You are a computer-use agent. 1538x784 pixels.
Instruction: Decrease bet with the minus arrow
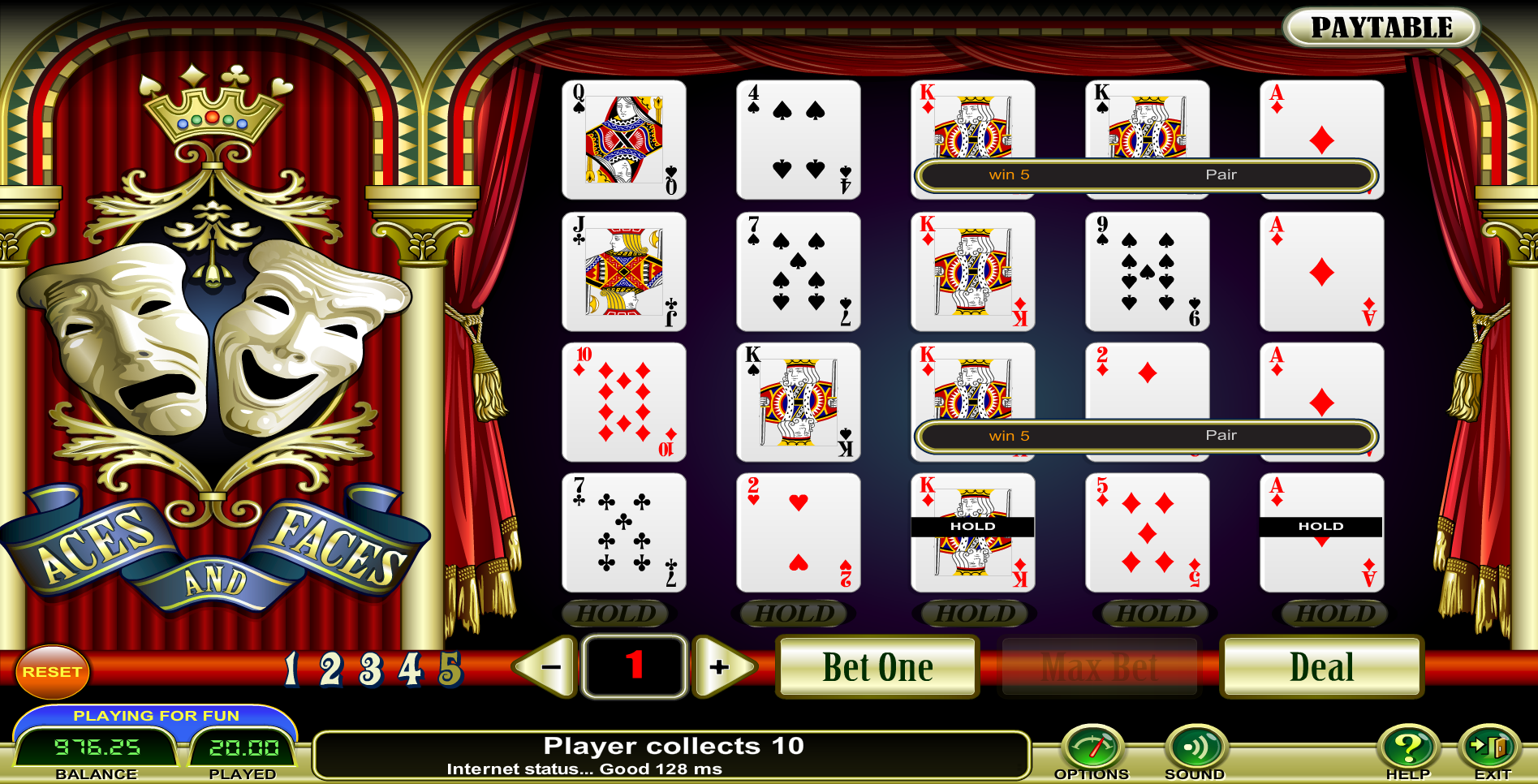549,667
